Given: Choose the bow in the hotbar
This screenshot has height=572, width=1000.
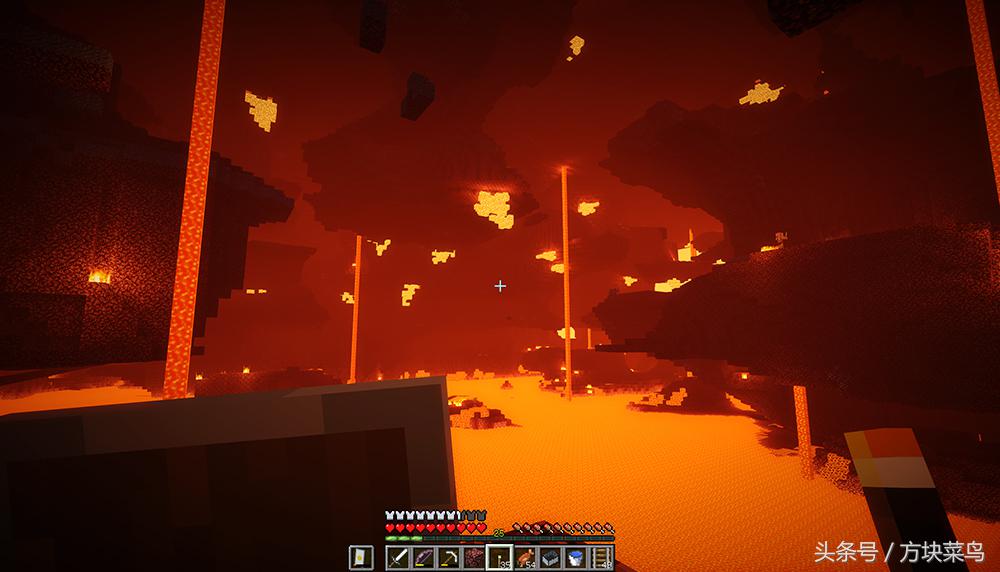Looking at the screenshot, I should 423,557.
